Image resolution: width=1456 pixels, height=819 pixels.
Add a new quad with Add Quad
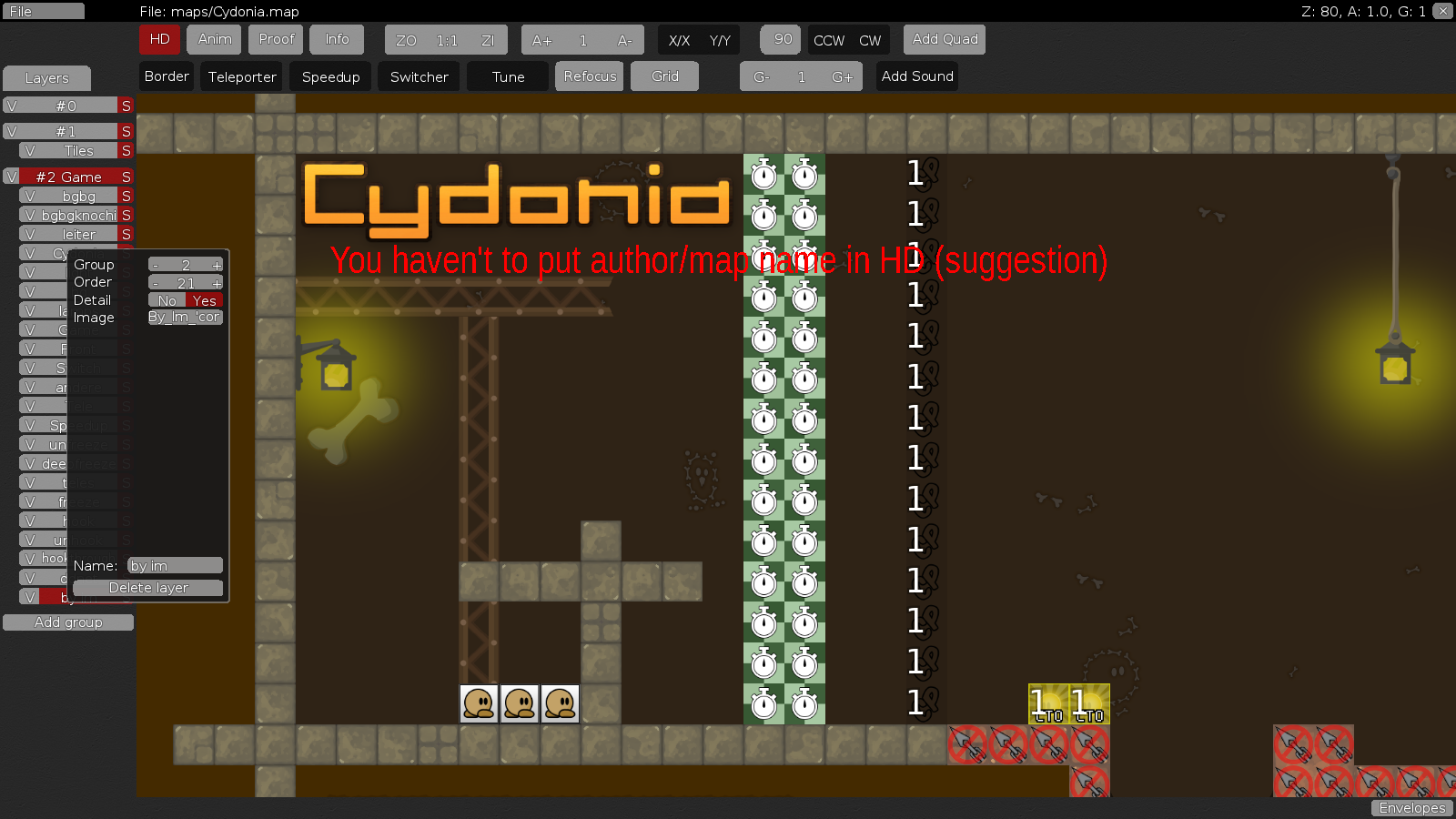pyautogui.click(x=944, y=39)
